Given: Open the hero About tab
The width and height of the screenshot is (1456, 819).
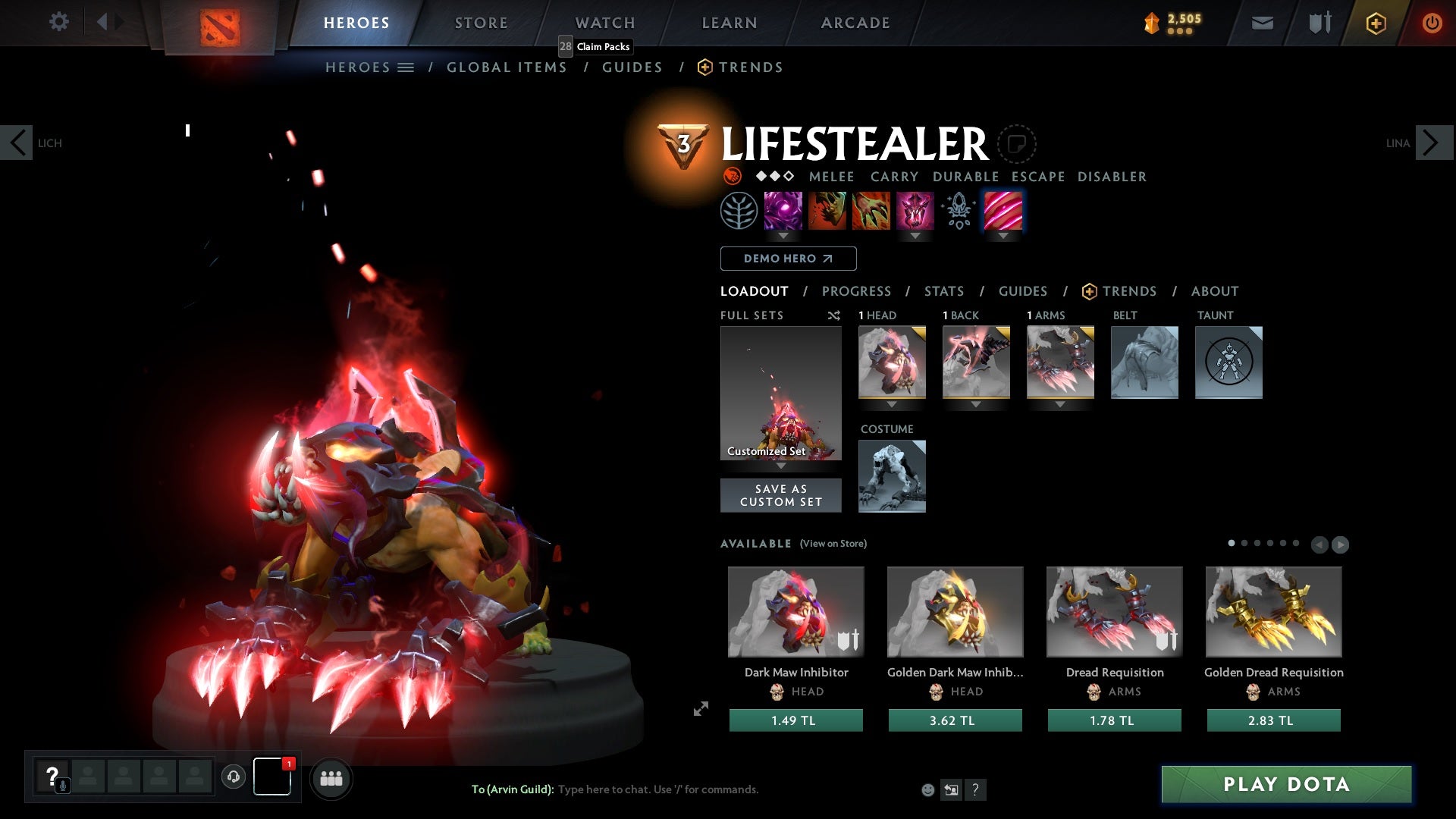Looking at the screenshot, I should coord(1214,291).
